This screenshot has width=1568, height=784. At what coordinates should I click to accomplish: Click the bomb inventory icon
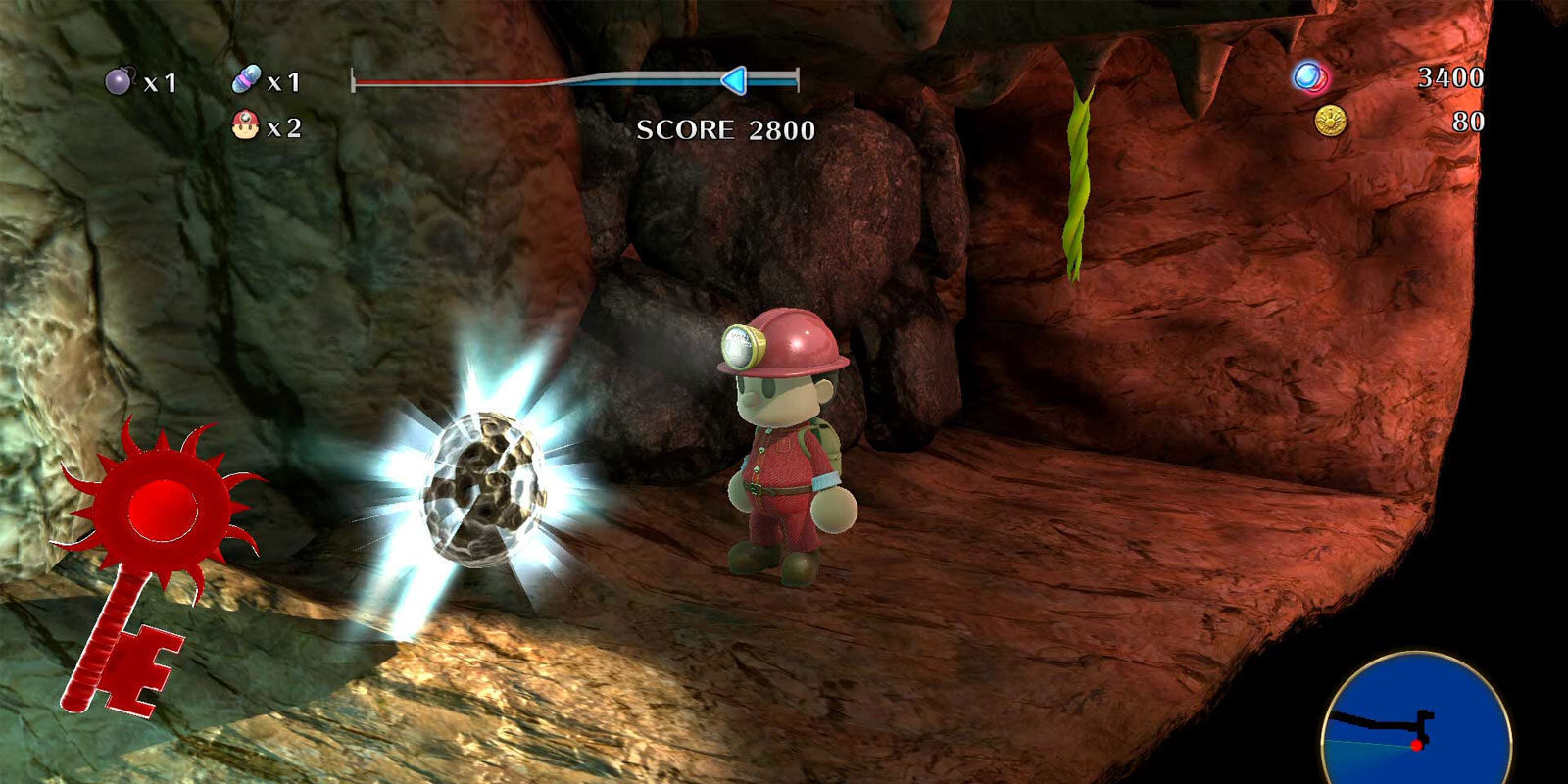119,81
